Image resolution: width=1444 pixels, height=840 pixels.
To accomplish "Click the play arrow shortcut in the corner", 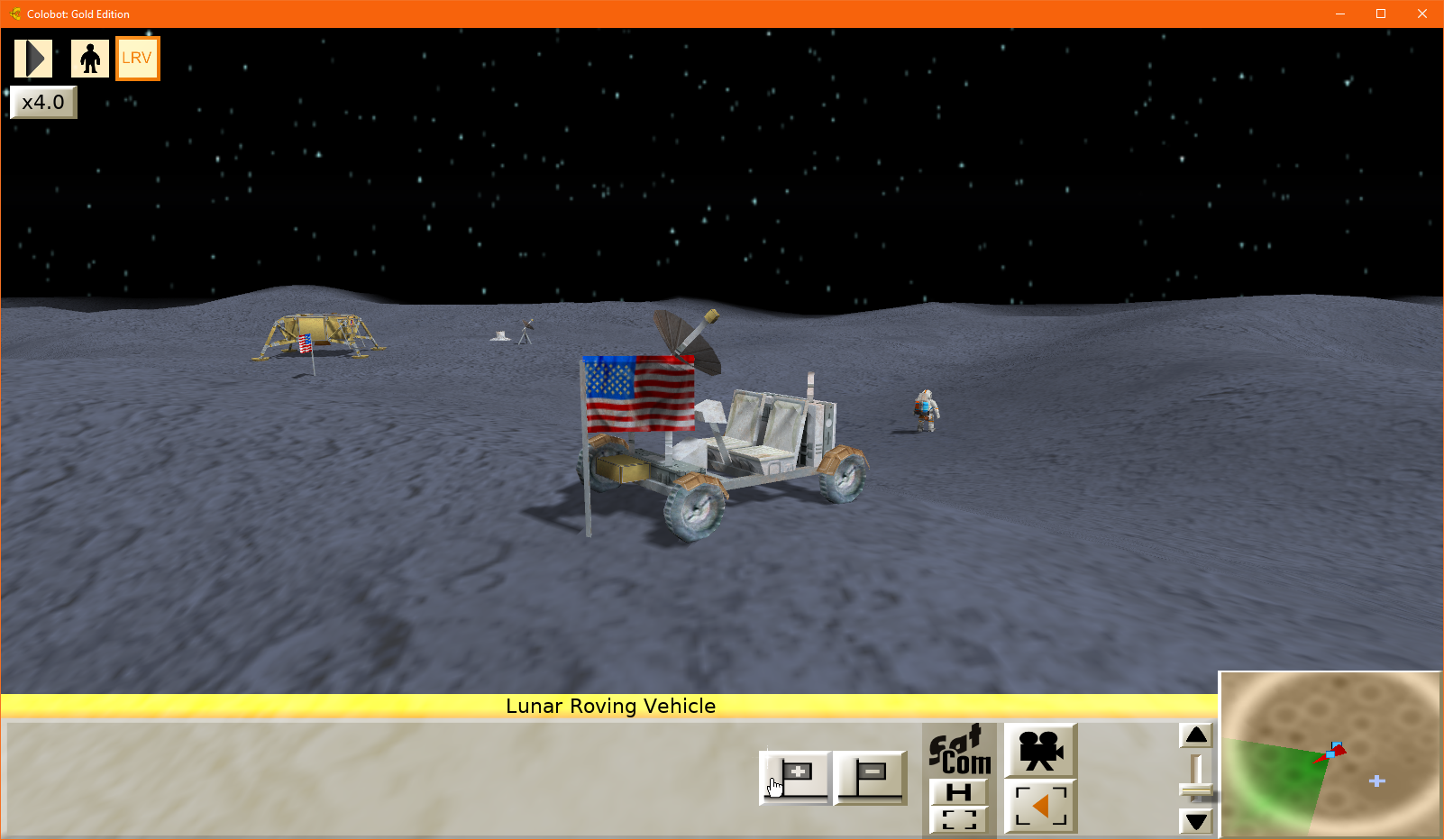I will coord(33,57).
